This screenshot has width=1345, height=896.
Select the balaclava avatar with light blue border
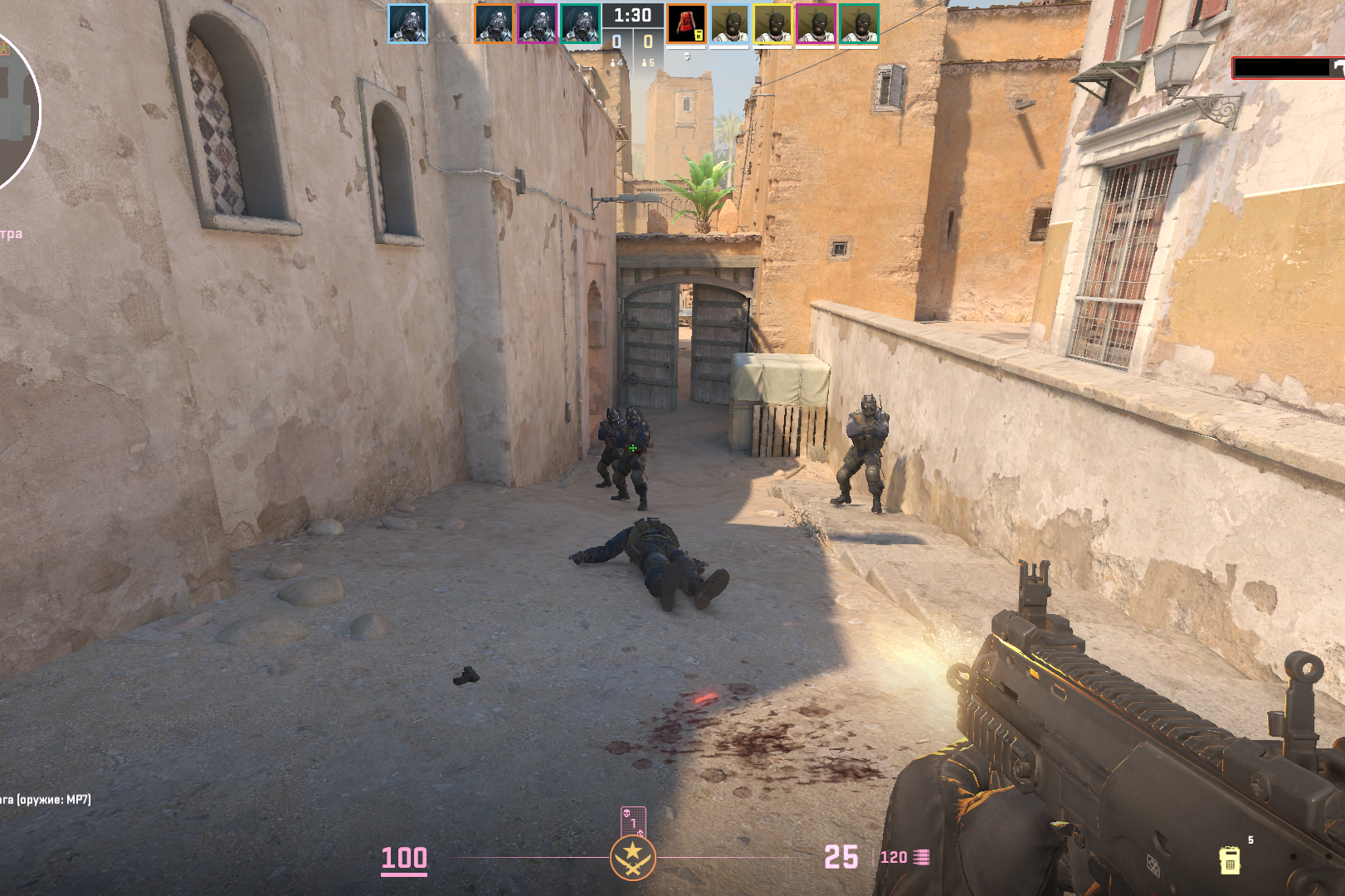click(x=729, y=25)
